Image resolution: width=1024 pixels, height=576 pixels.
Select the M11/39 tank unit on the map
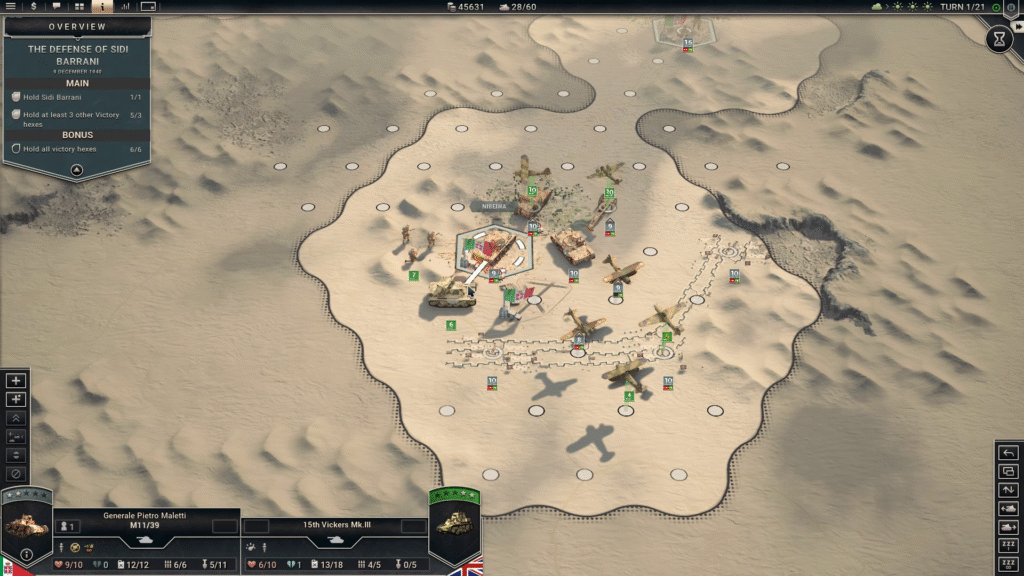pos(451,291)
